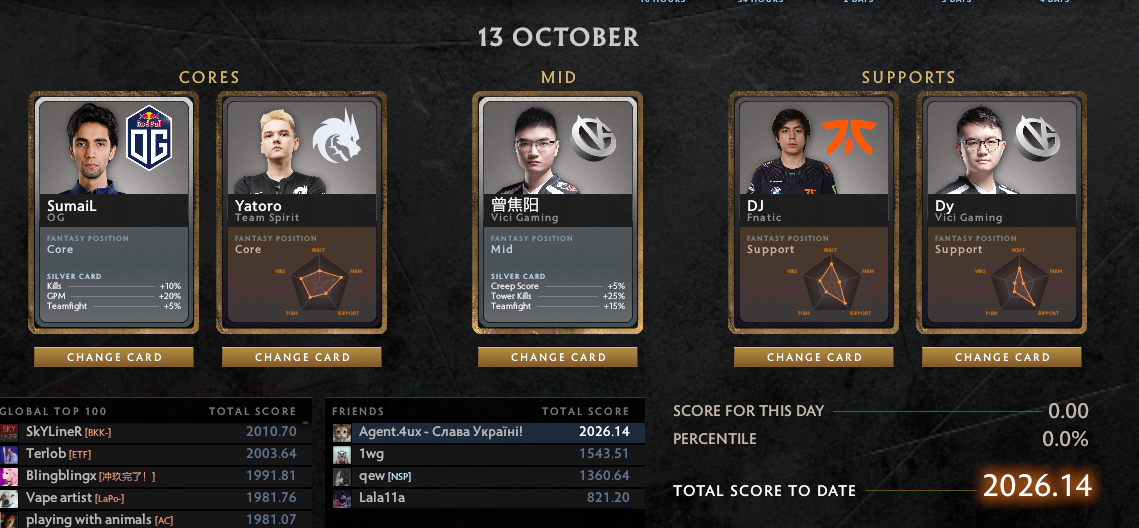The width and height of the screenshot is (1139, 528).
Task: Select the SumaiL OG player card
Action: tap(114, 212)
